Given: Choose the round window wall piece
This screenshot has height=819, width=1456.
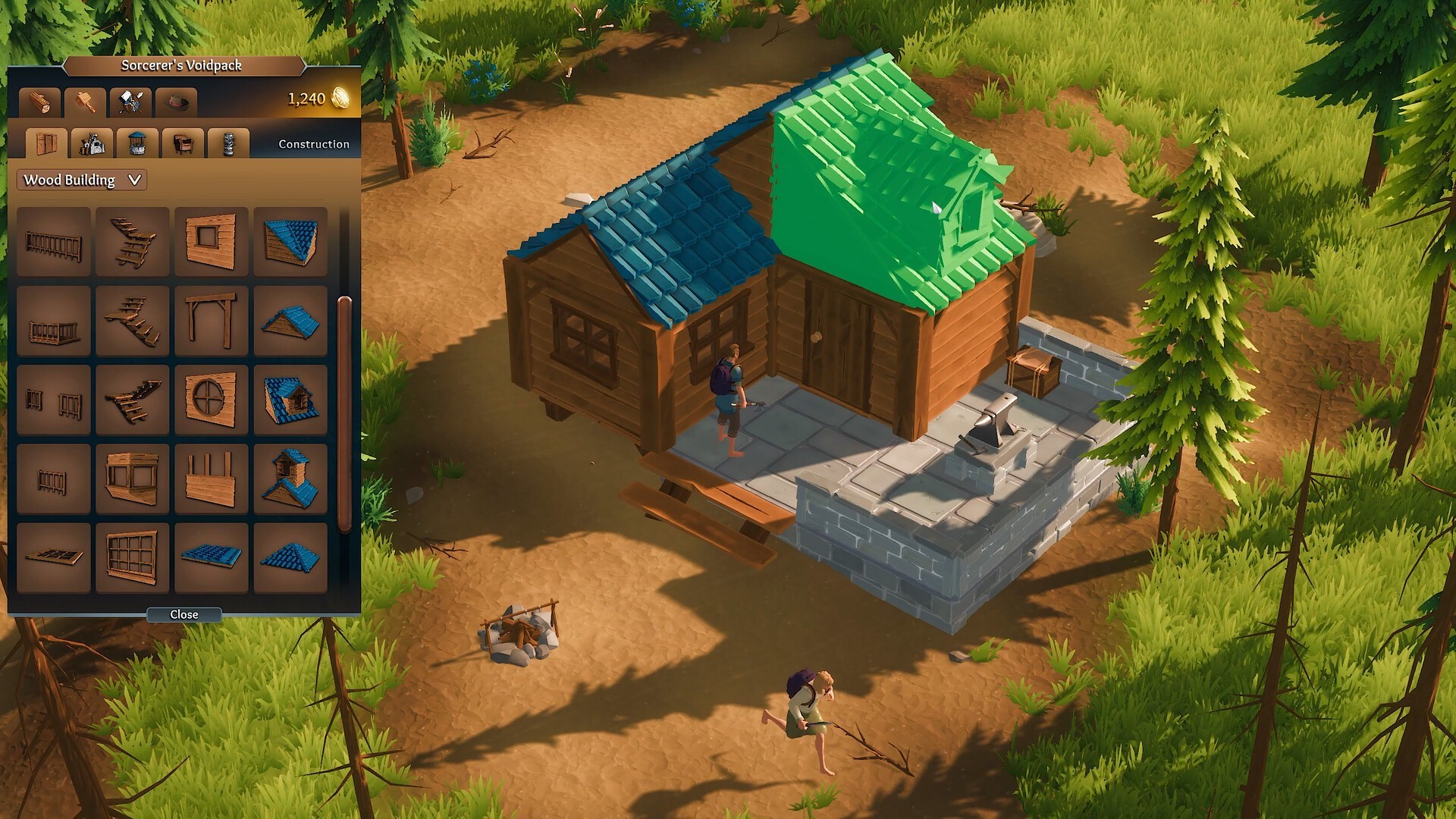Looking at the screenshot, I should (x=211, y=400).
